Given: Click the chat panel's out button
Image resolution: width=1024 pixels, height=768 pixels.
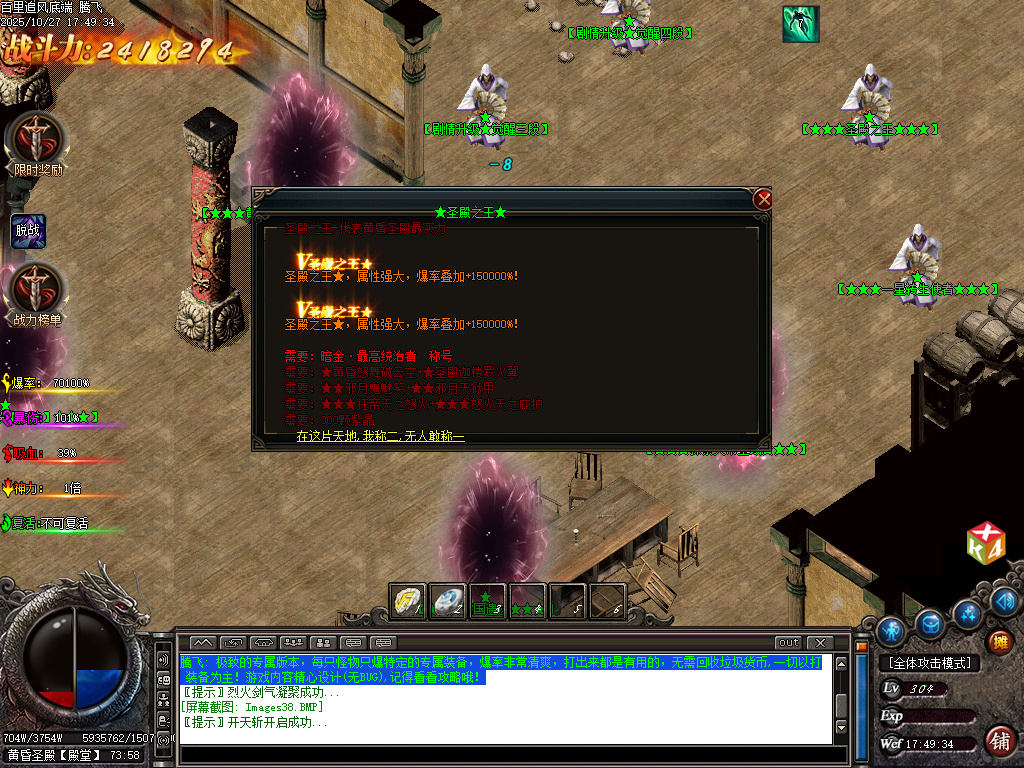Looking at the screenshot, I should pos(789,642).
